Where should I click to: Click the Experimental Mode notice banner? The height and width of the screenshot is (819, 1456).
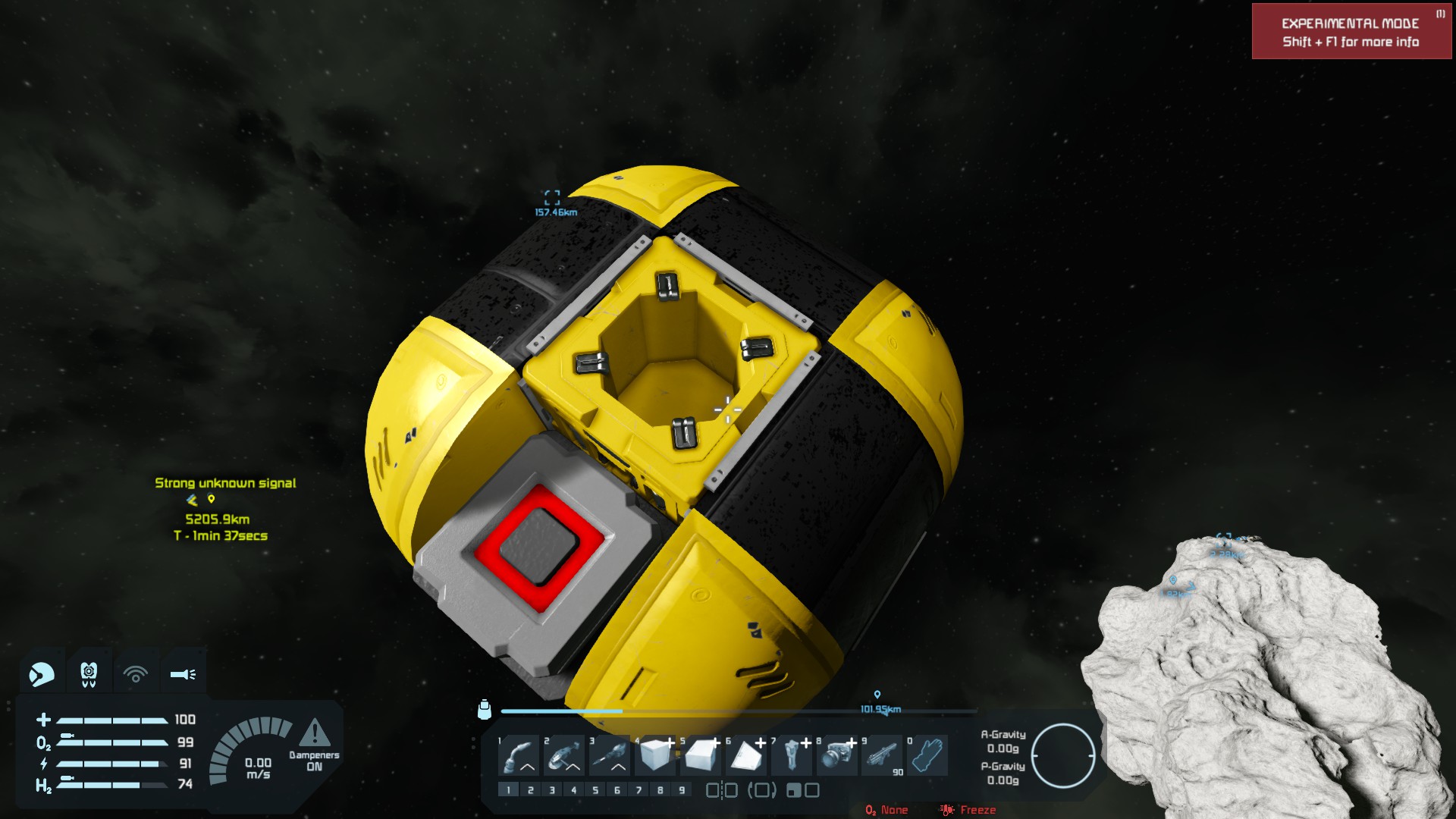click(1351, 32)
